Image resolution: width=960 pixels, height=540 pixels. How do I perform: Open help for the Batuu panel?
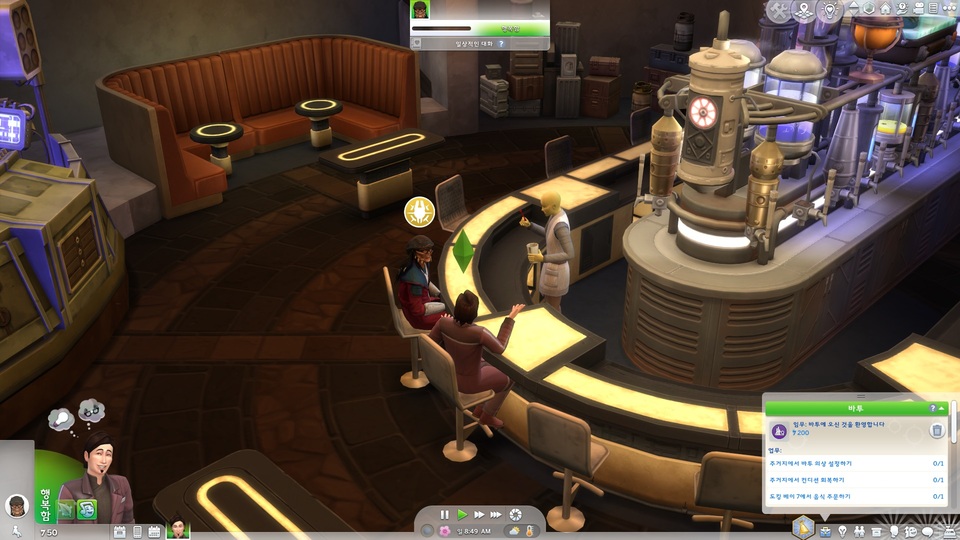[x=933, y=409]
